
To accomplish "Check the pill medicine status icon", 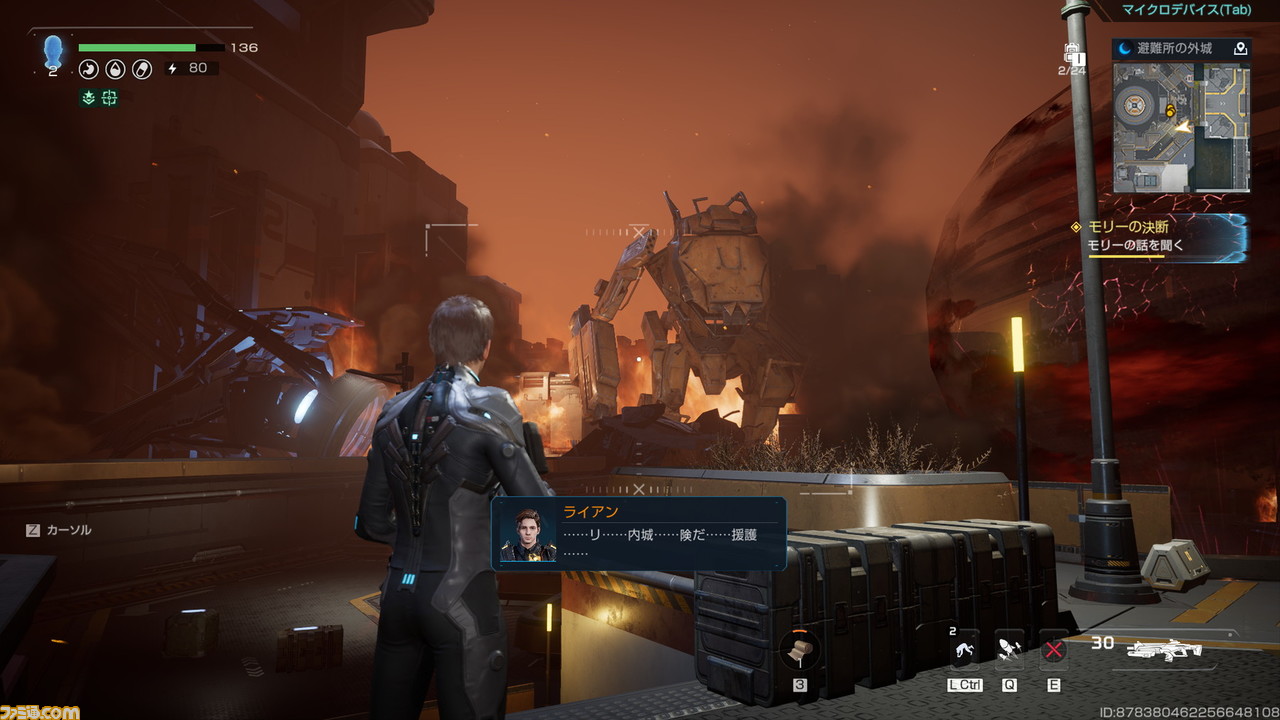I will pos(142,69).
